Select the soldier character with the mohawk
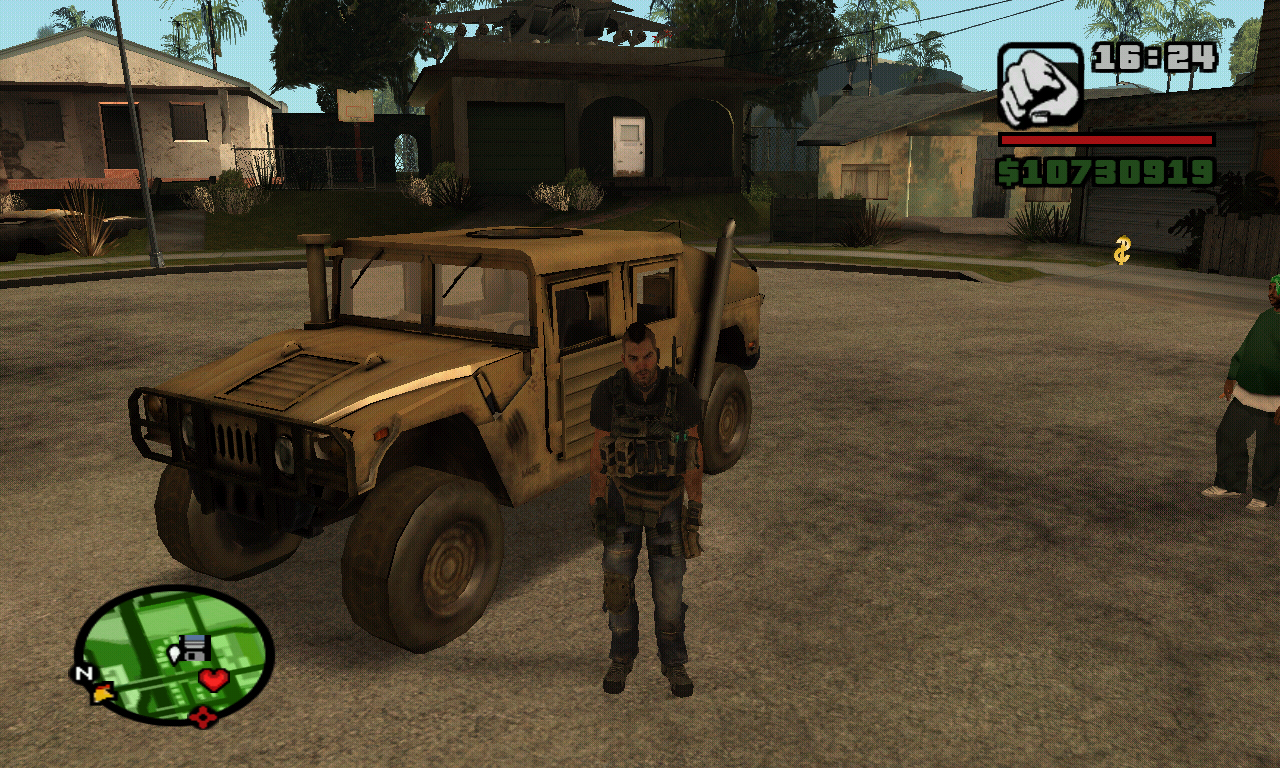The image size is (1280, 768). click(644, 450)
